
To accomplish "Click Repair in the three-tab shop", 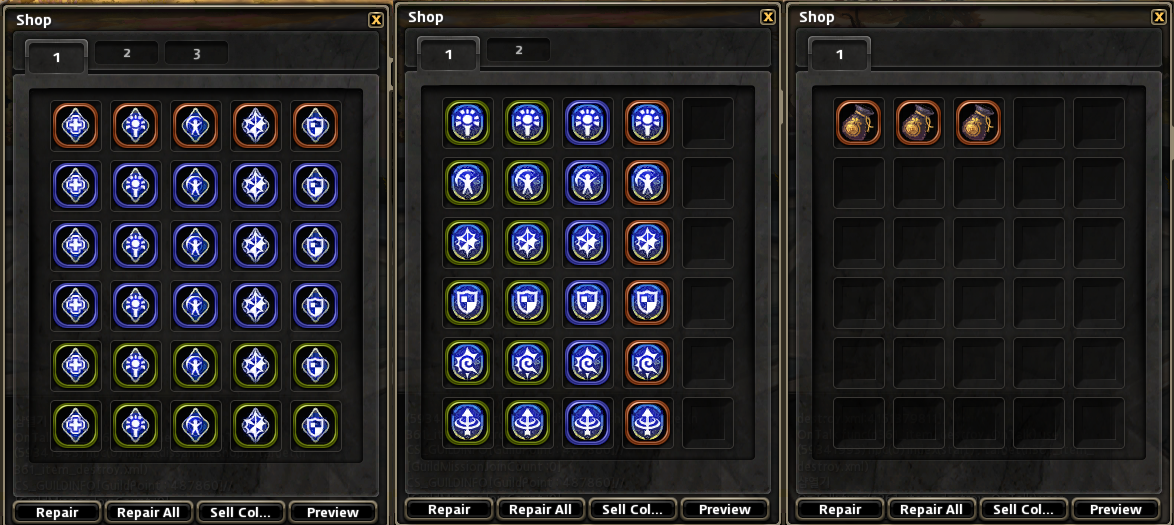I will [57, 513].
